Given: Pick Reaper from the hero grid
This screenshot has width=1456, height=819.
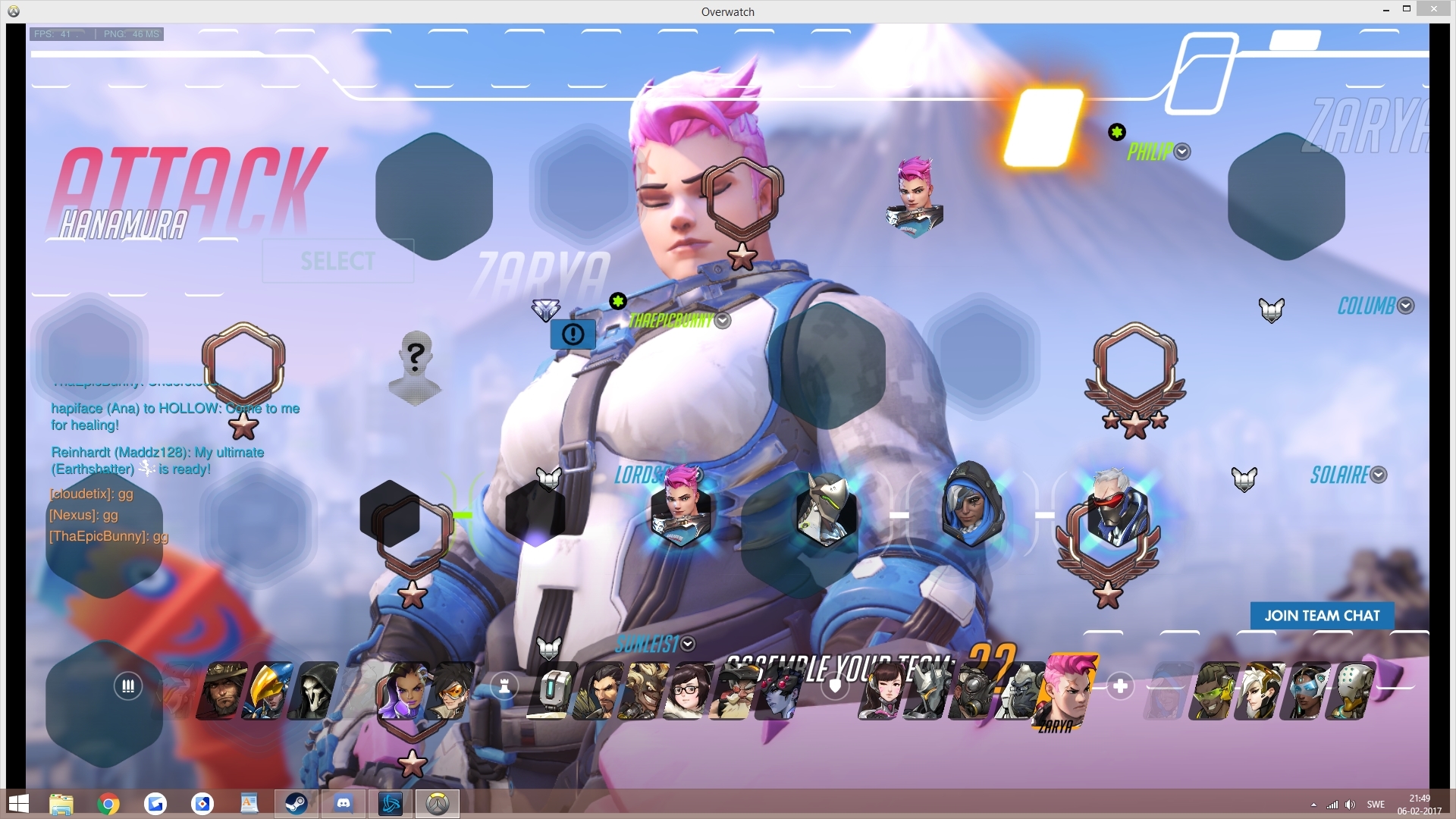Looking at the screenshot, I should click(x=314, y=690).
